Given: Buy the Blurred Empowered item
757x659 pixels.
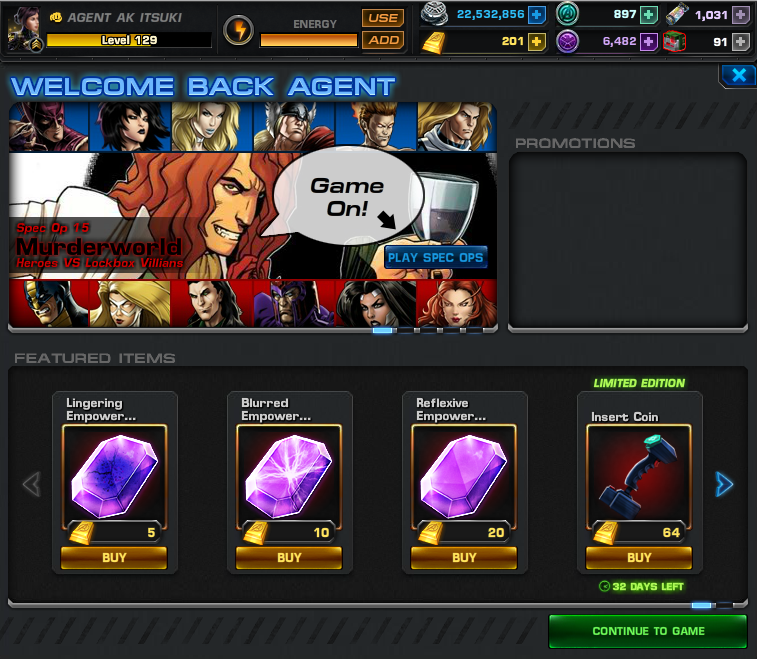Looking at the screenshot, I should tap(289, 558).
